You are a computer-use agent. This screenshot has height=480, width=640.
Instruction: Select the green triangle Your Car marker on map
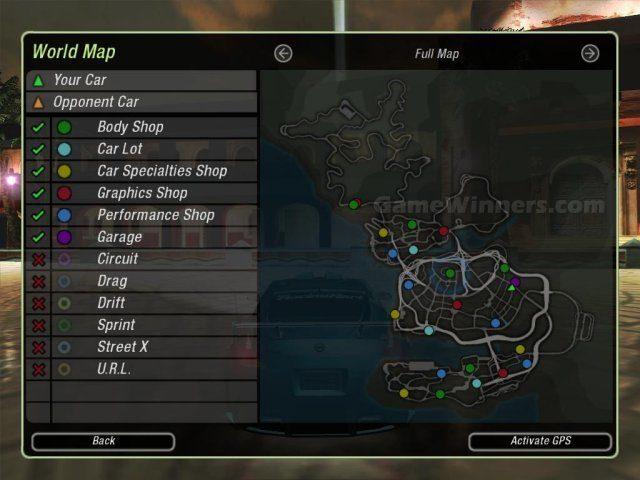511,287
